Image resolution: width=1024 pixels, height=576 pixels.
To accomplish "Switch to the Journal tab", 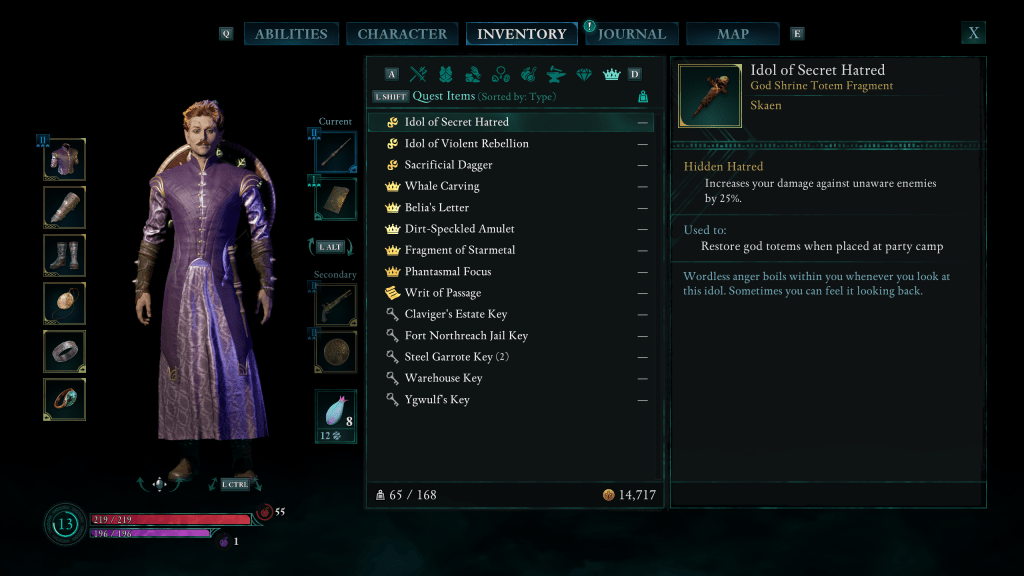I will click(632, 34).
